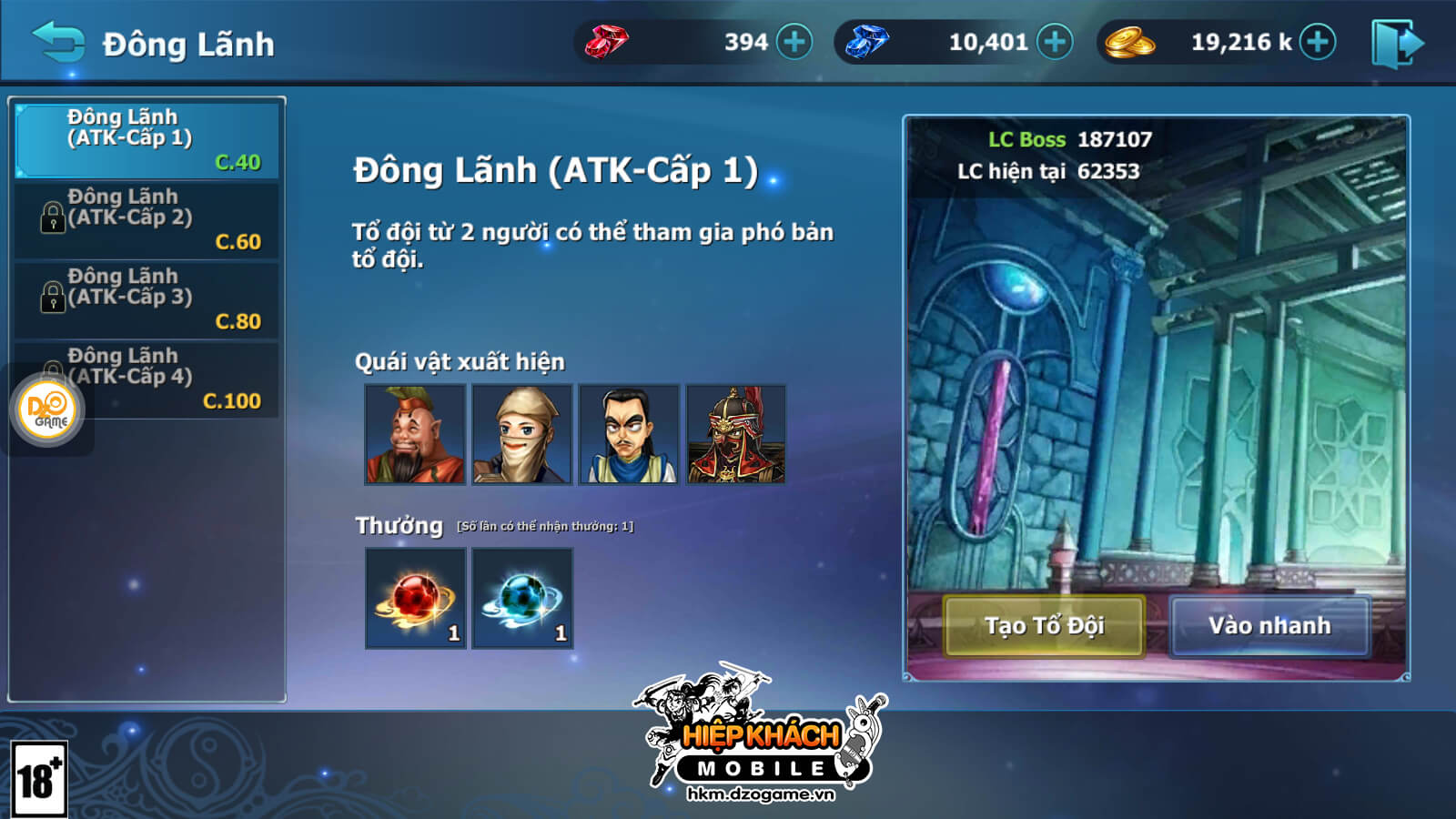The image size is (1456, 819).
Task: Check the red orb reward item
Action: point(416,598)
